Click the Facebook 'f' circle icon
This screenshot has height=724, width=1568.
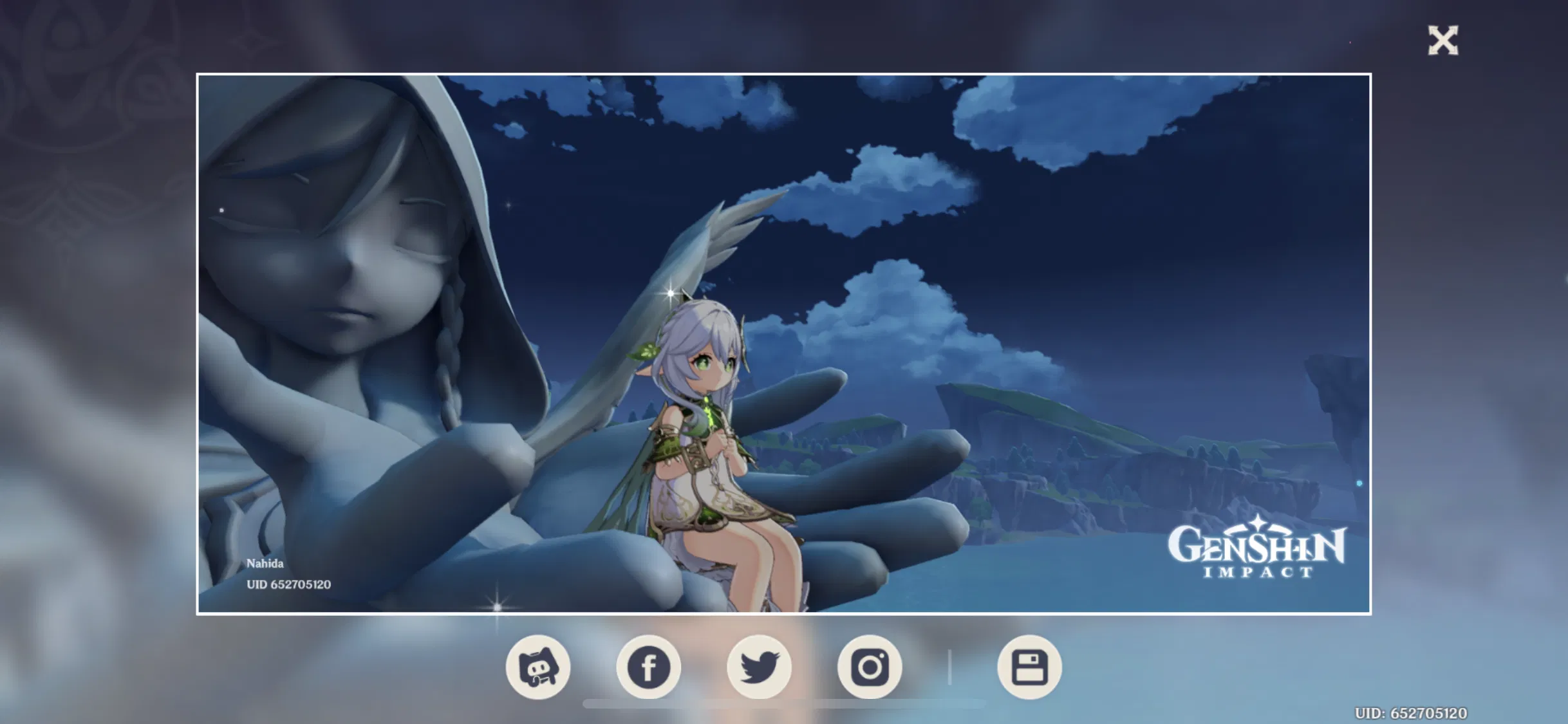pyautogui.click(x=649, y=667)
